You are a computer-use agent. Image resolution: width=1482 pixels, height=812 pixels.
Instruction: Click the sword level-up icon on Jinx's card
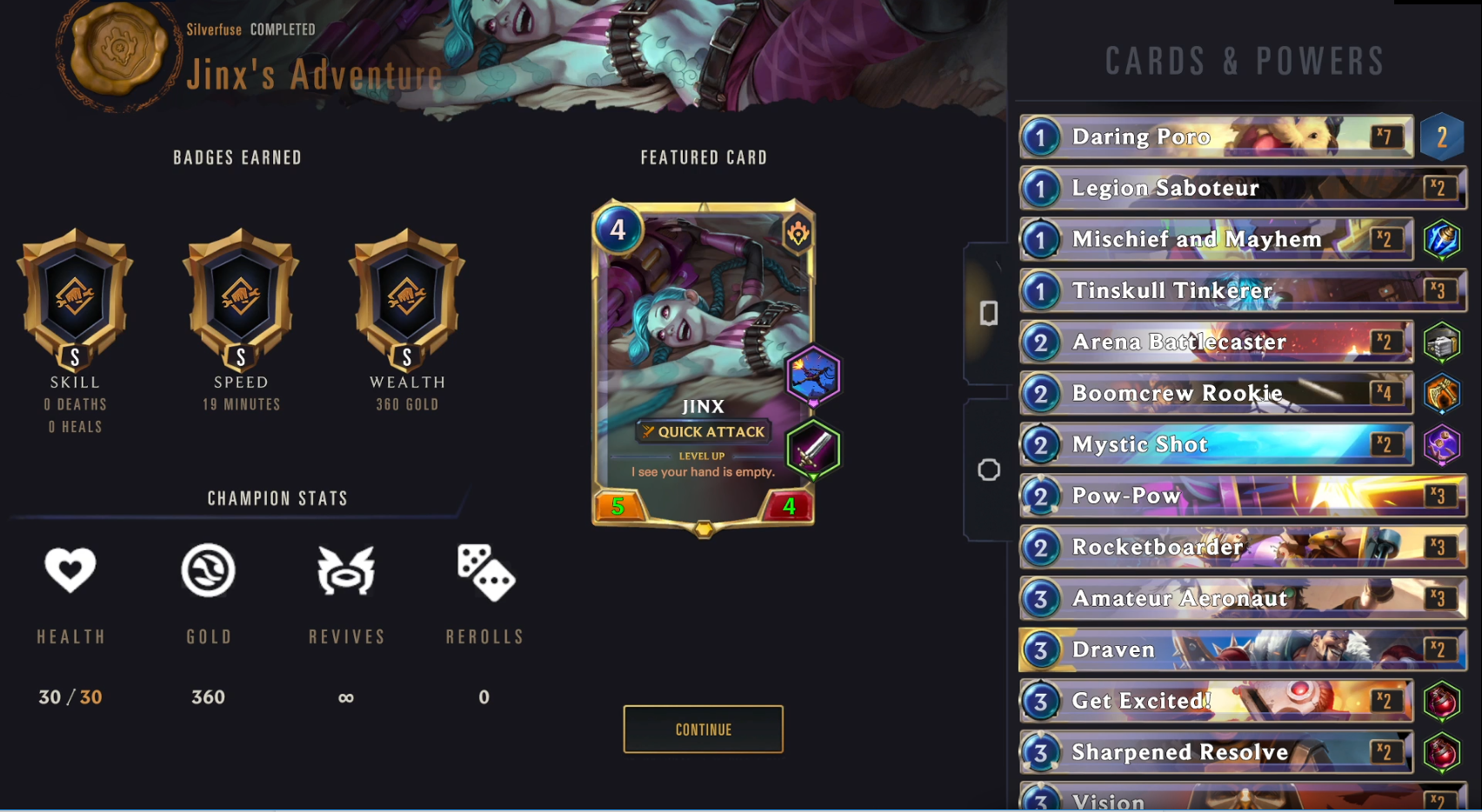pyautogui.click(x=812, y=449)
